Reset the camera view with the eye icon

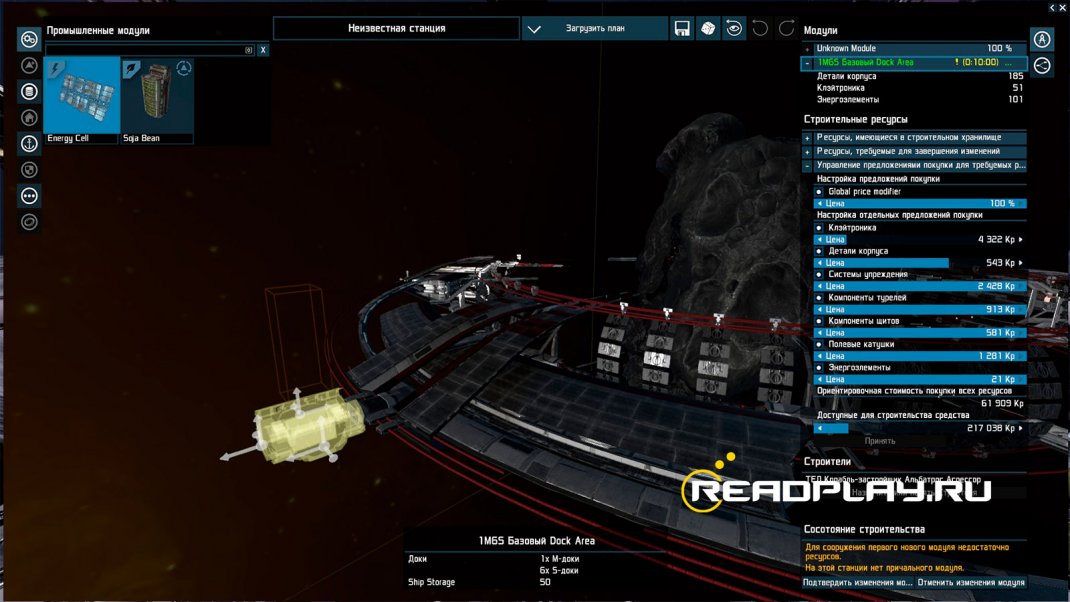(734, 28)
